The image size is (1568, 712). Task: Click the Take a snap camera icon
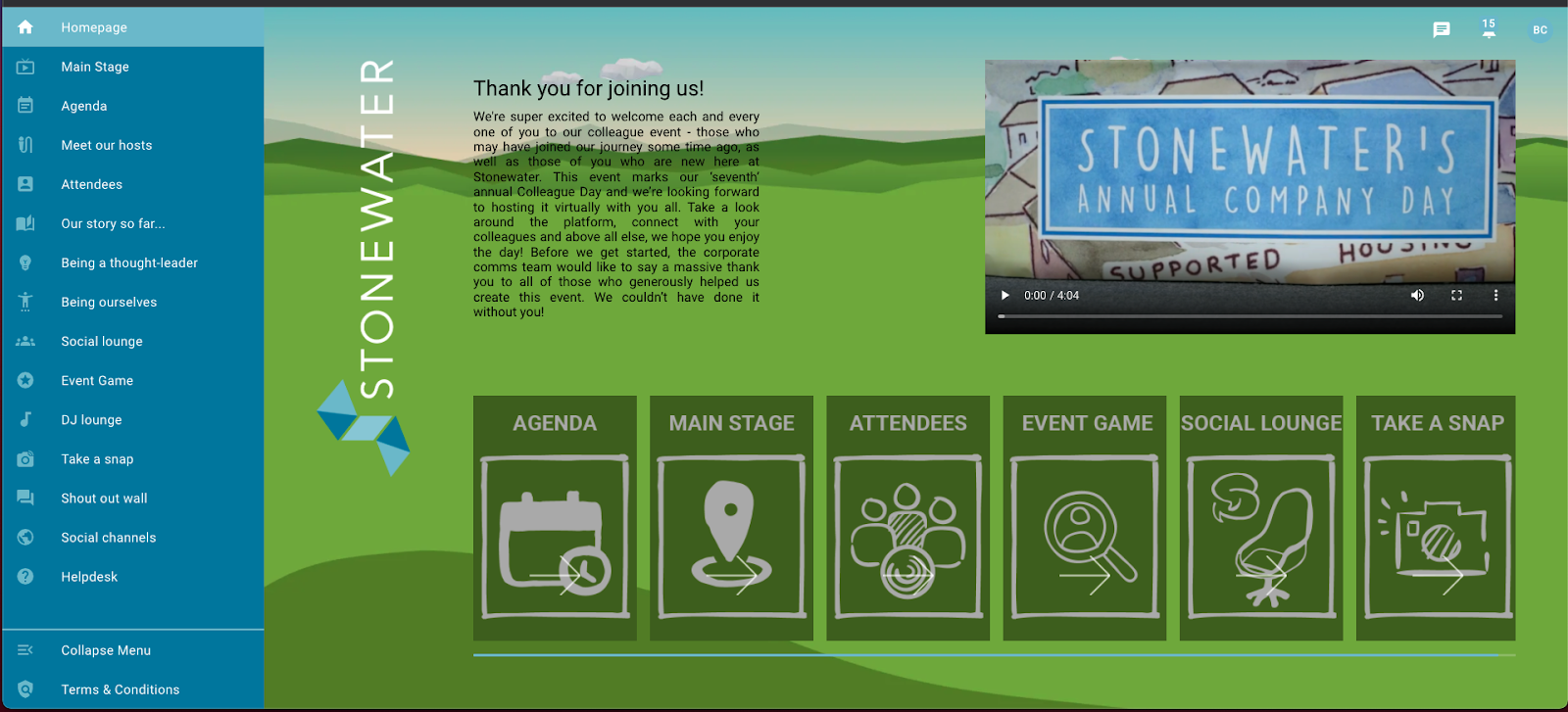[x=26, y=458]
